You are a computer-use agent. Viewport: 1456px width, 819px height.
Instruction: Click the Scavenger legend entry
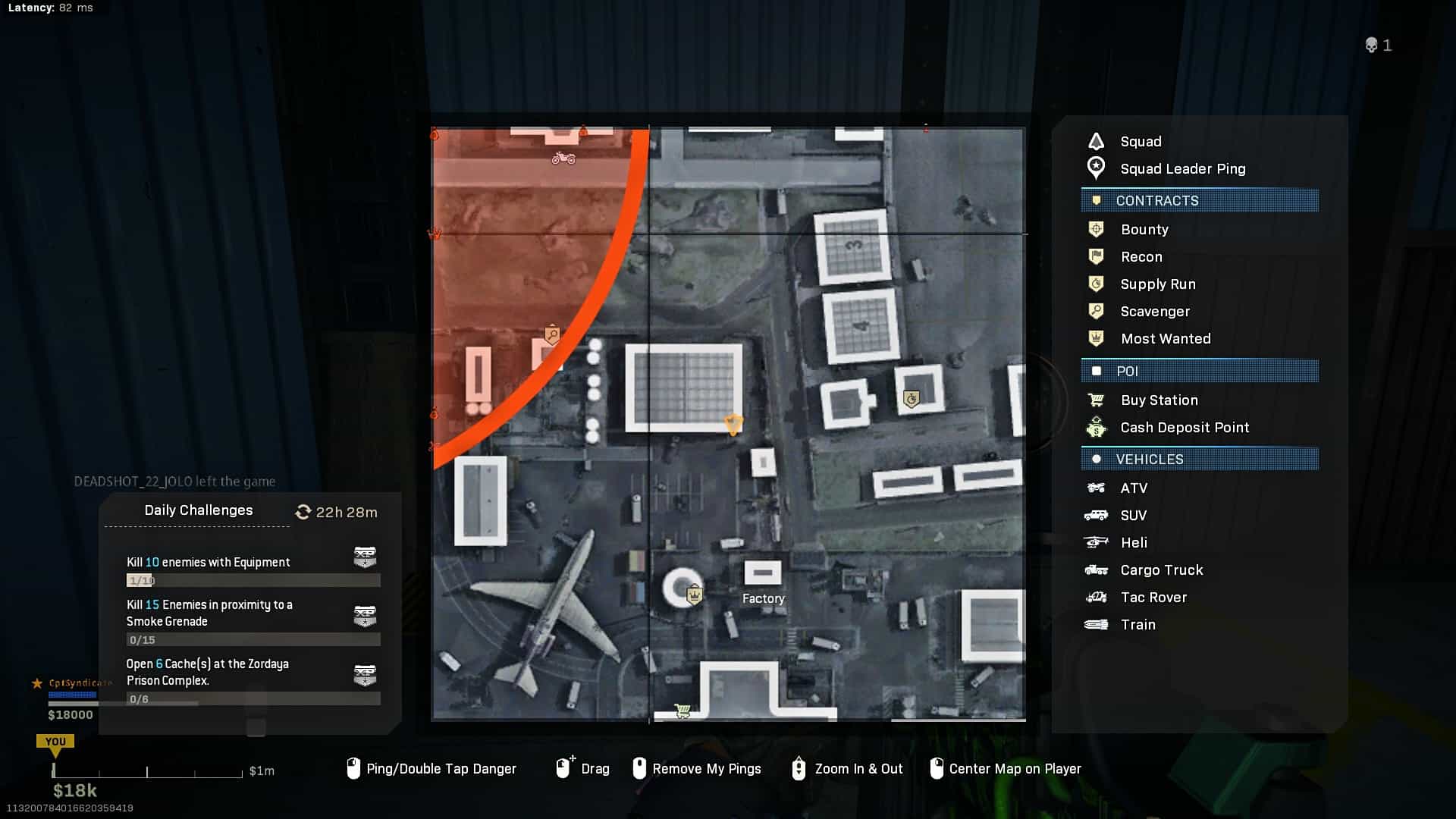1154,312
